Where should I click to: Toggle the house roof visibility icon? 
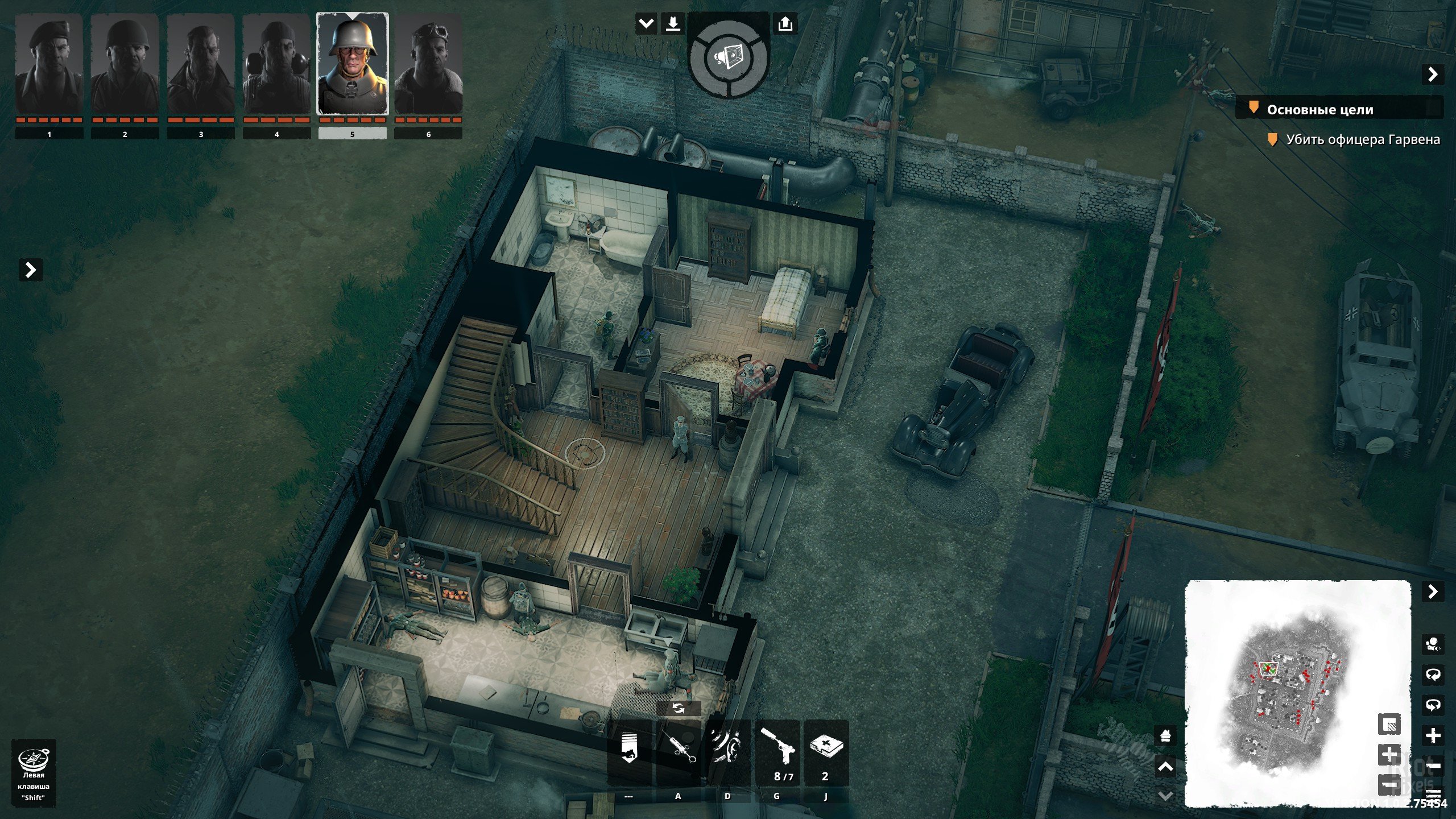[1165, 736]
